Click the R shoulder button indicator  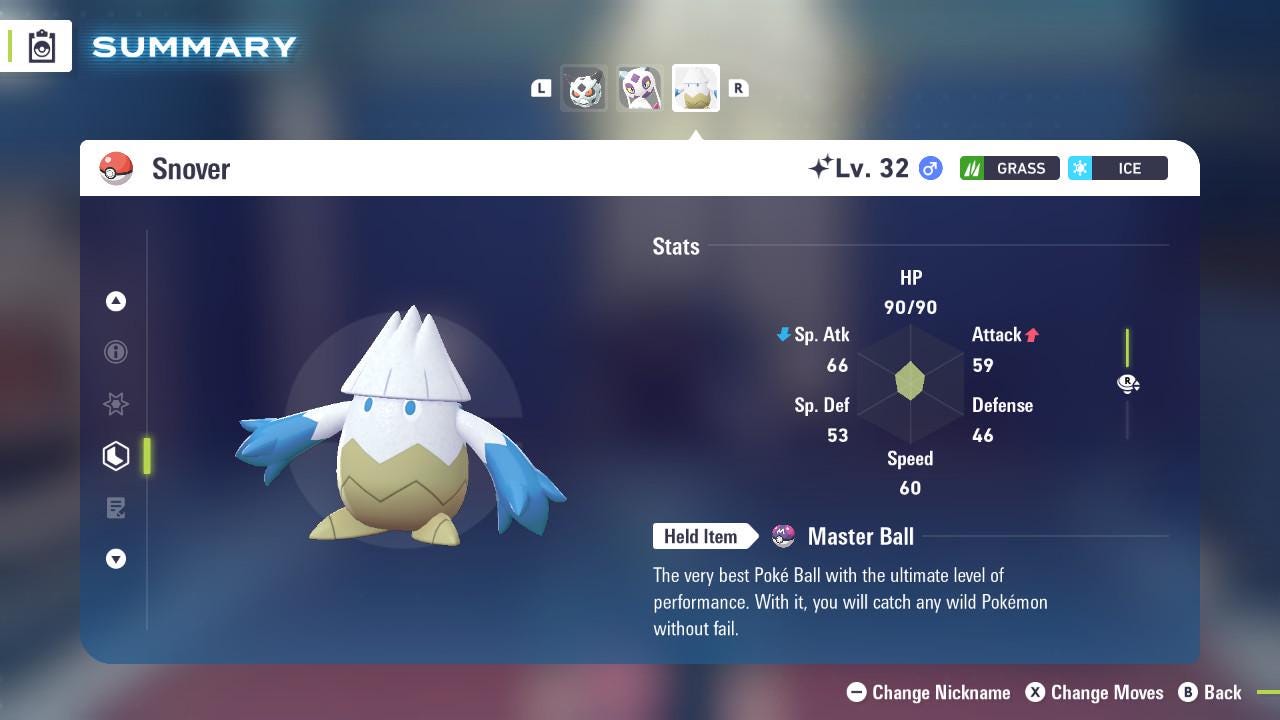(739, 88)
